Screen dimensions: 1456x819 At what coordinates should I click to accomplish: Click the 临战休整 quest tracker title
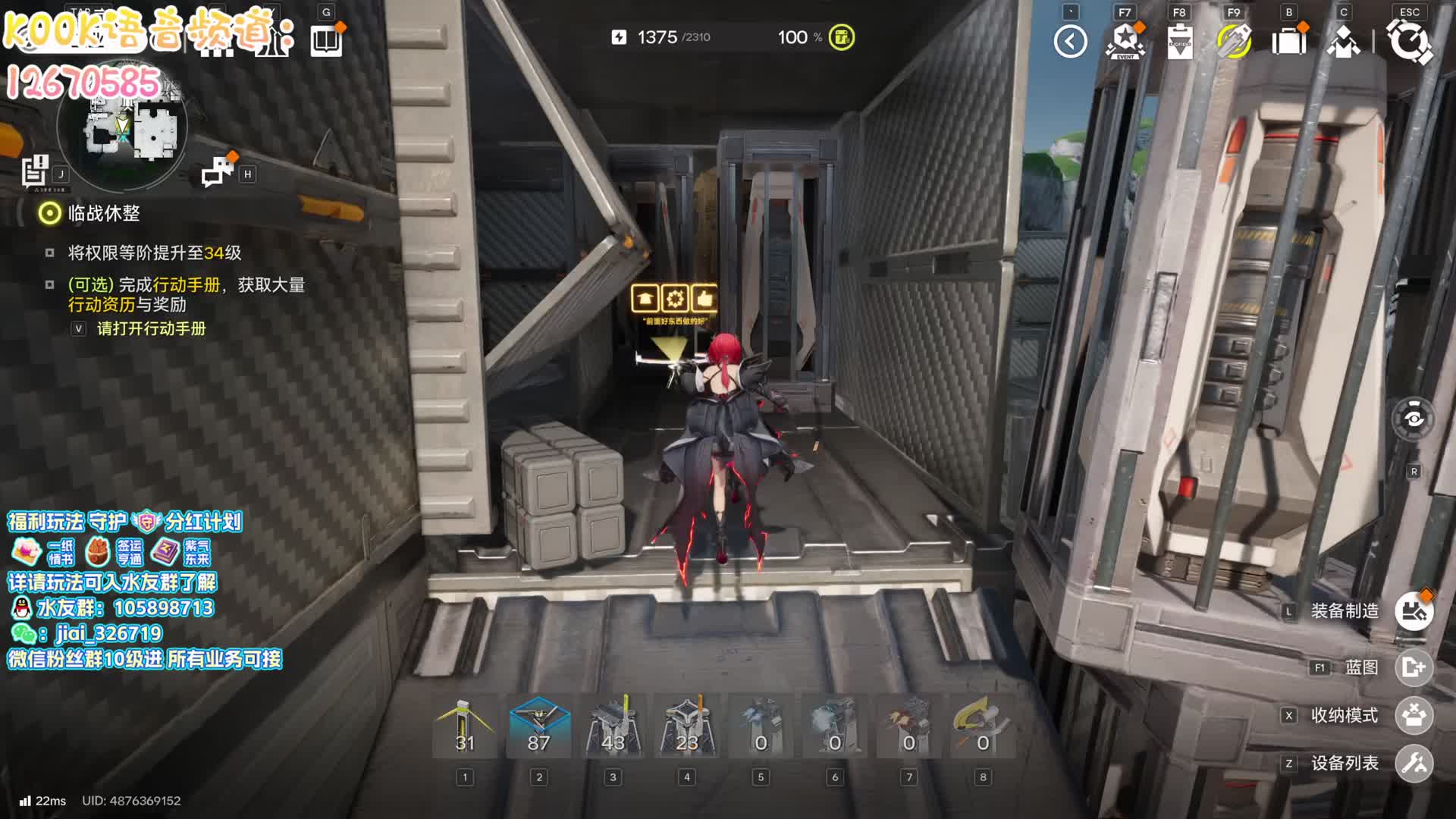pyautogui.click(x=104, y=214)
